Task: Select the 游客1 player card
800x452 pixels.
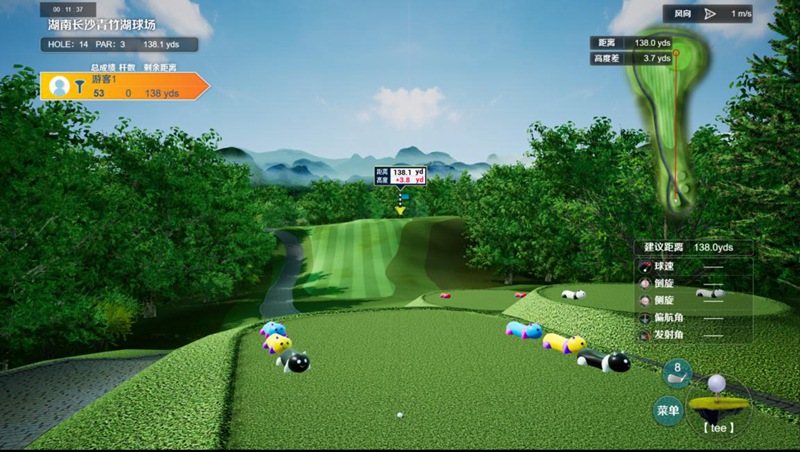Action: [x=123, y=86]
